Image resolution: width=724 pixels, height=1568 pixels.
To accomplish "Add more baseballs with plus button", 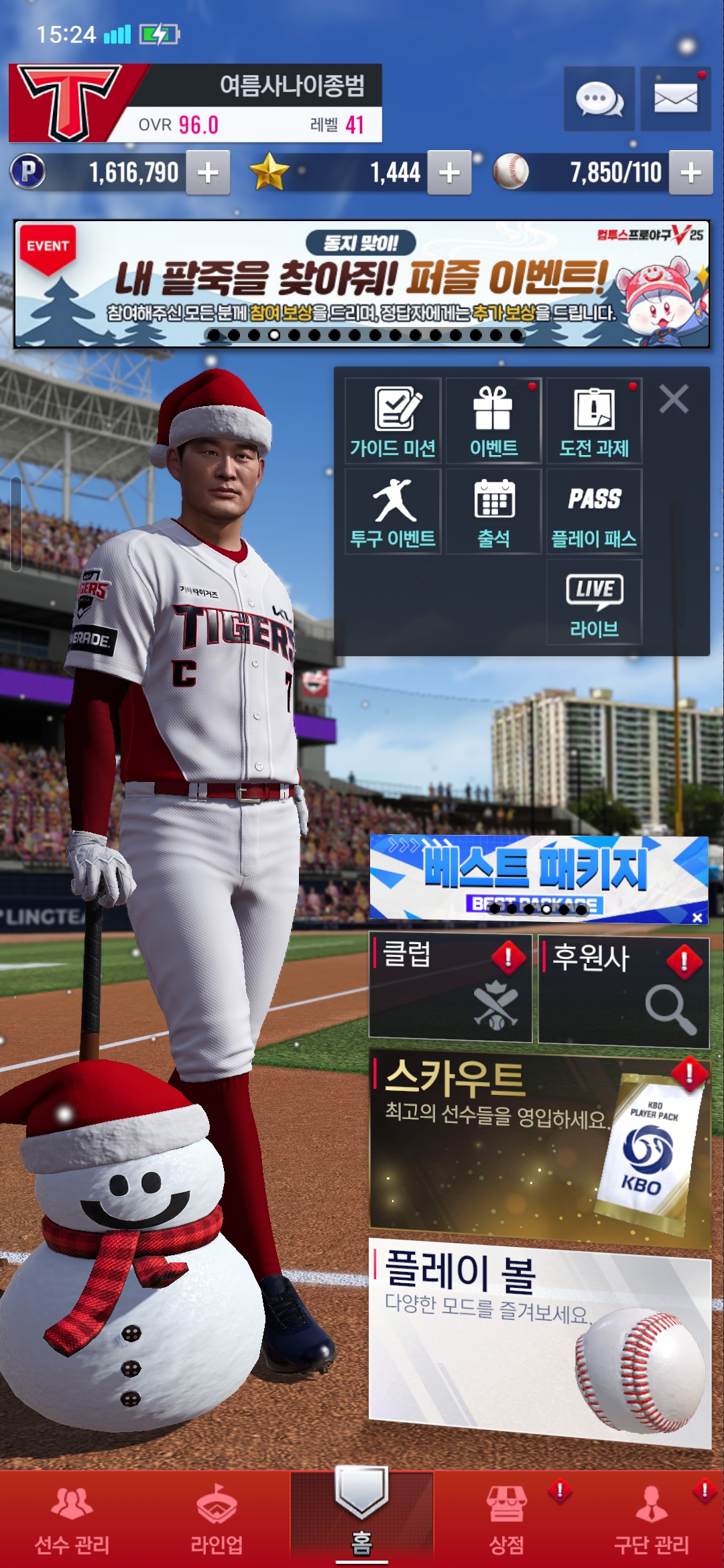I will (690, 173).
